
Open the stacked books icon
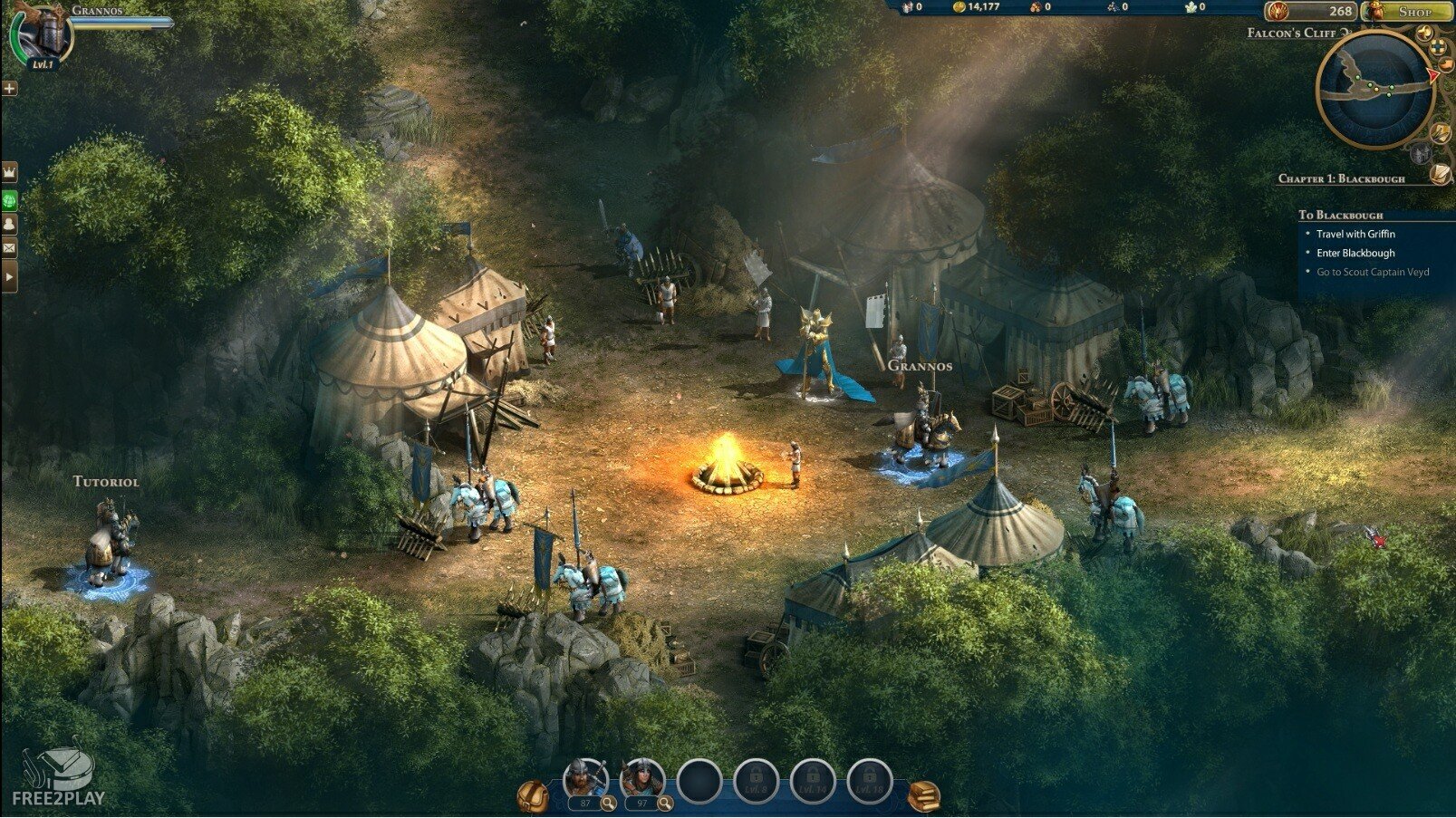922,796
